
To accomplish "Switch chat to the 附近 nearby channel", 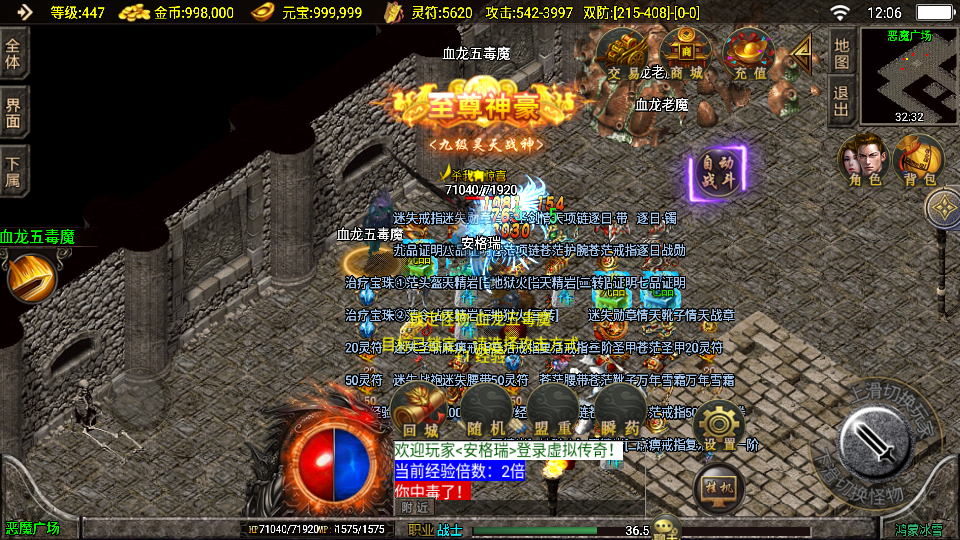I will click(416, 507).
